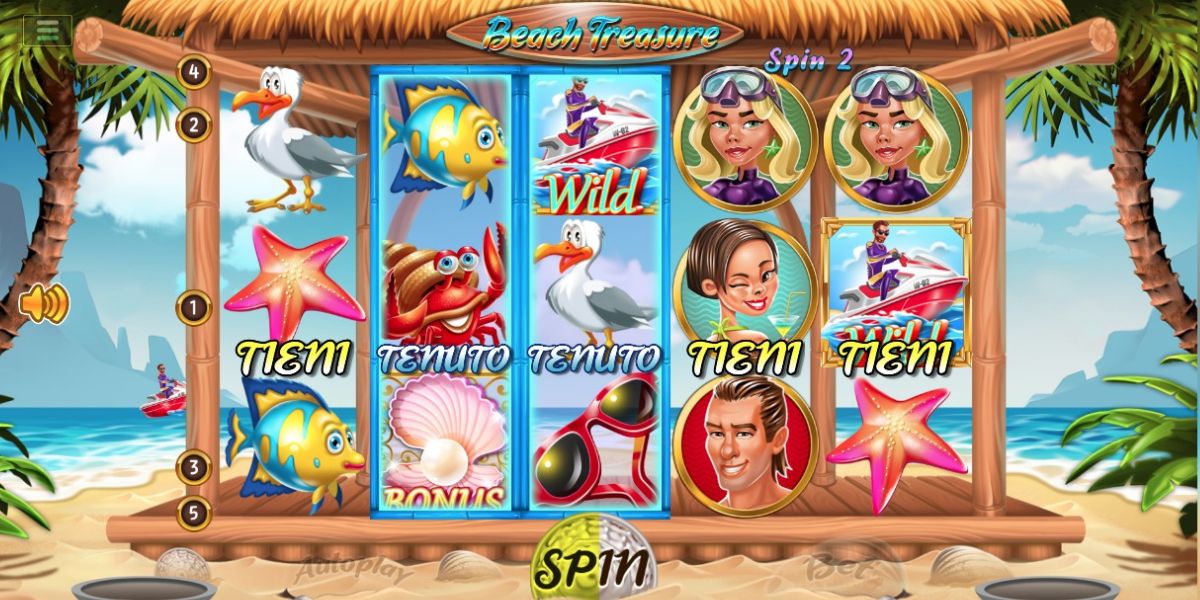Select payline marker number 3

194,466
